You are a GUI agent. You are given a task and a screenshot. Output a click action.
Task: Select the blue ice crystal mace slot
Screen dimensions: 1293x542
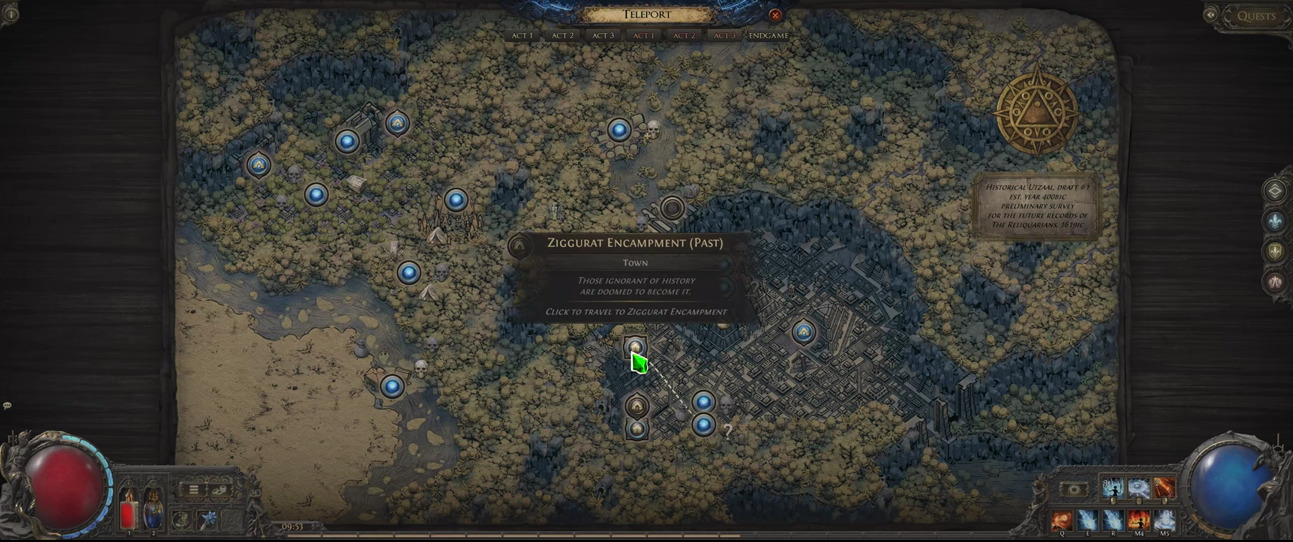207,519
